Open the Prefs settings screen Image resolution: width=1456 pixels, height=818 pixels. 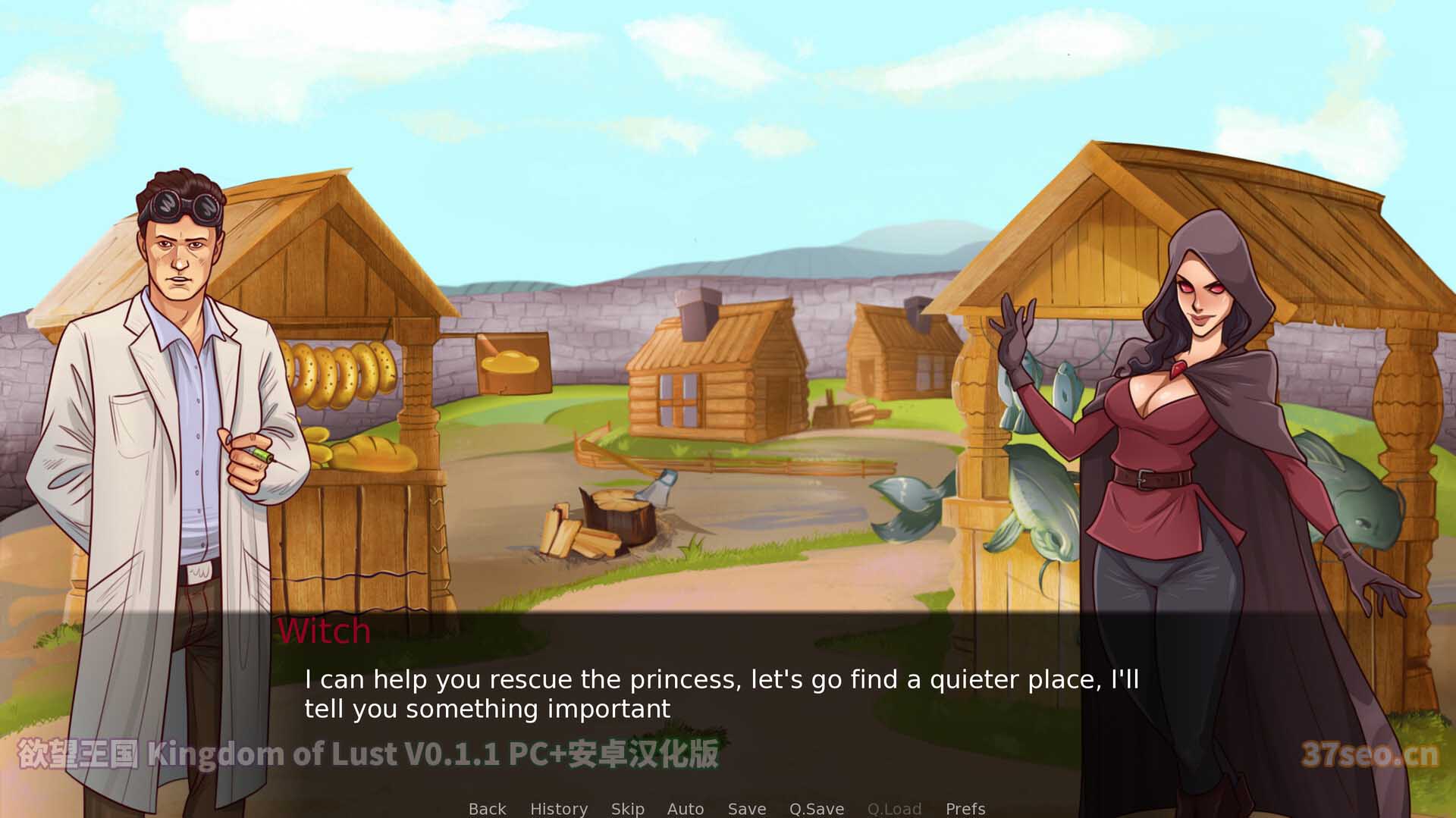pyautogui.click(x=964, y=808)
